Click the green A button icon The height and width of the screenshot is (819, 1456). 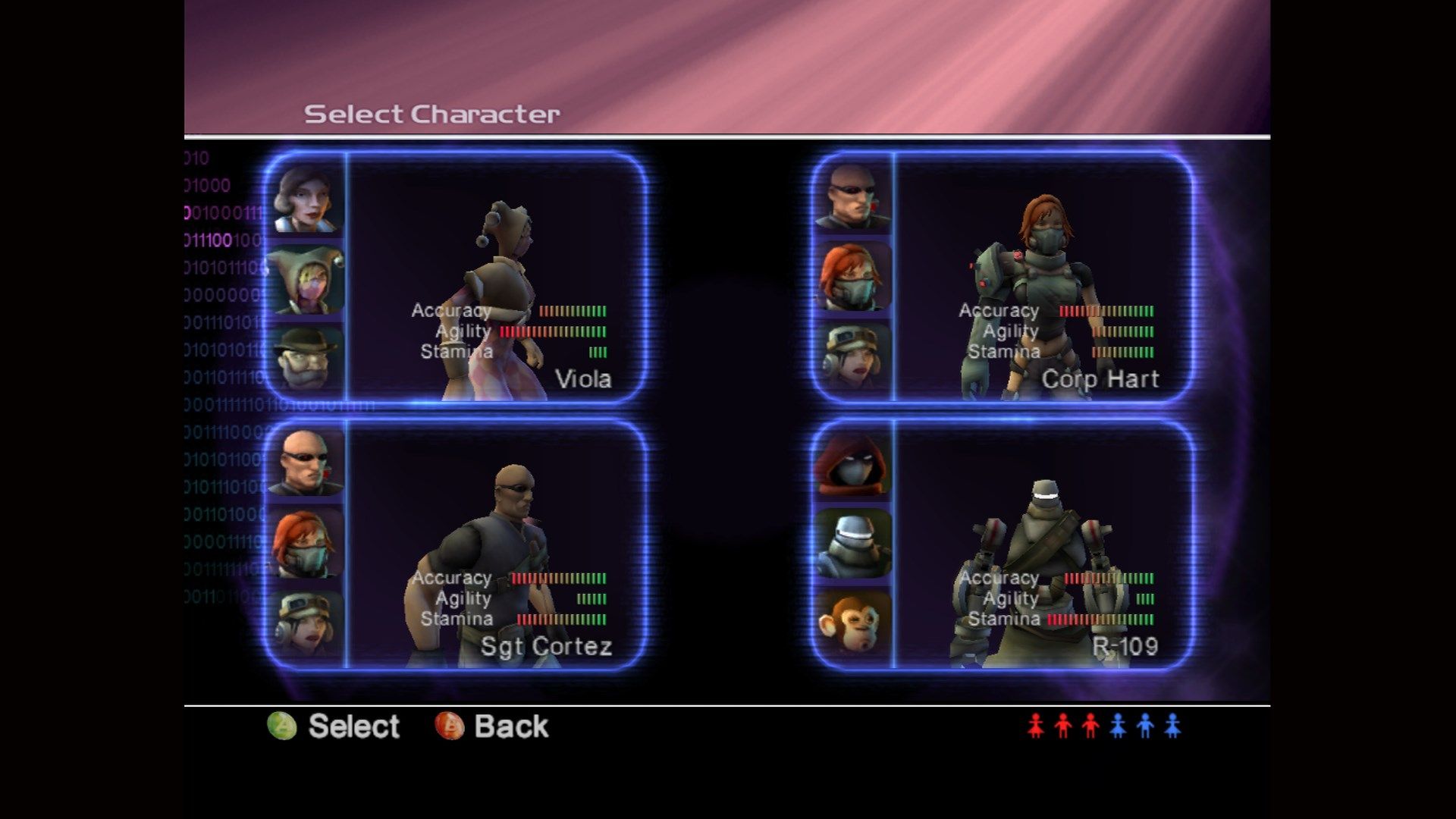[x=281, y=726]
